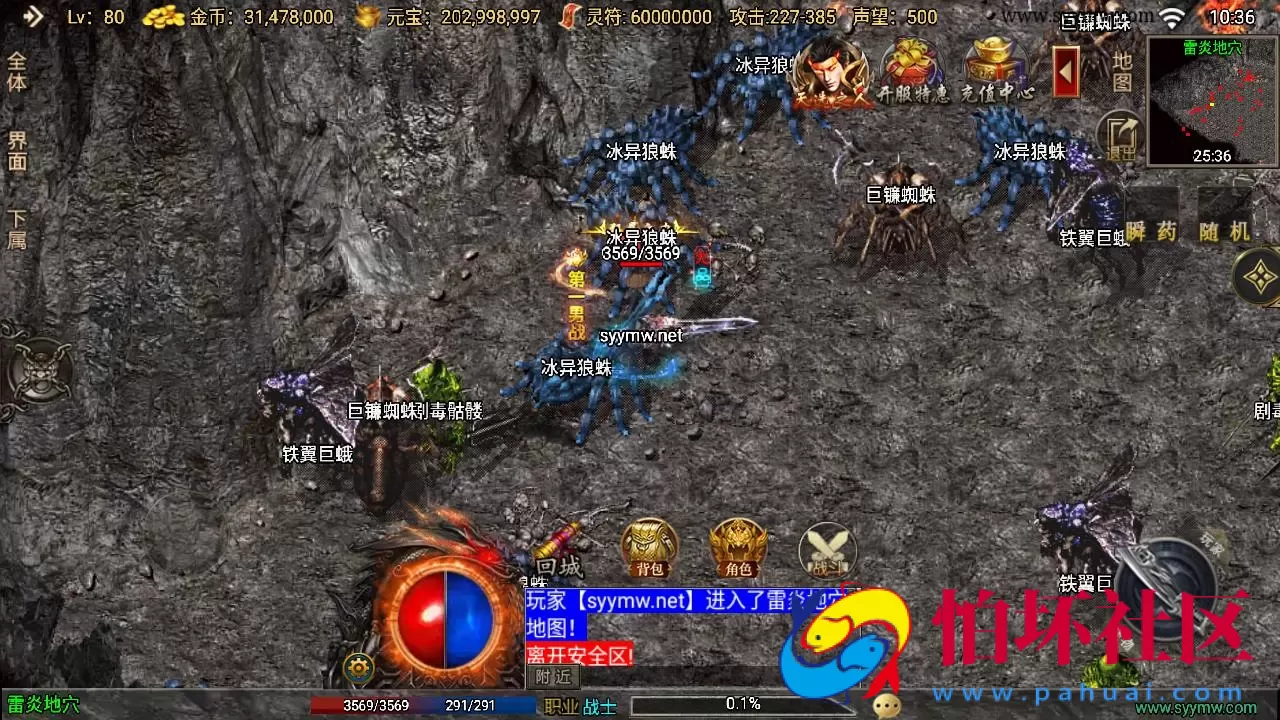
Task: Open the 背包 (backpack) inventory icon
Action: click(x=648, y=545)
